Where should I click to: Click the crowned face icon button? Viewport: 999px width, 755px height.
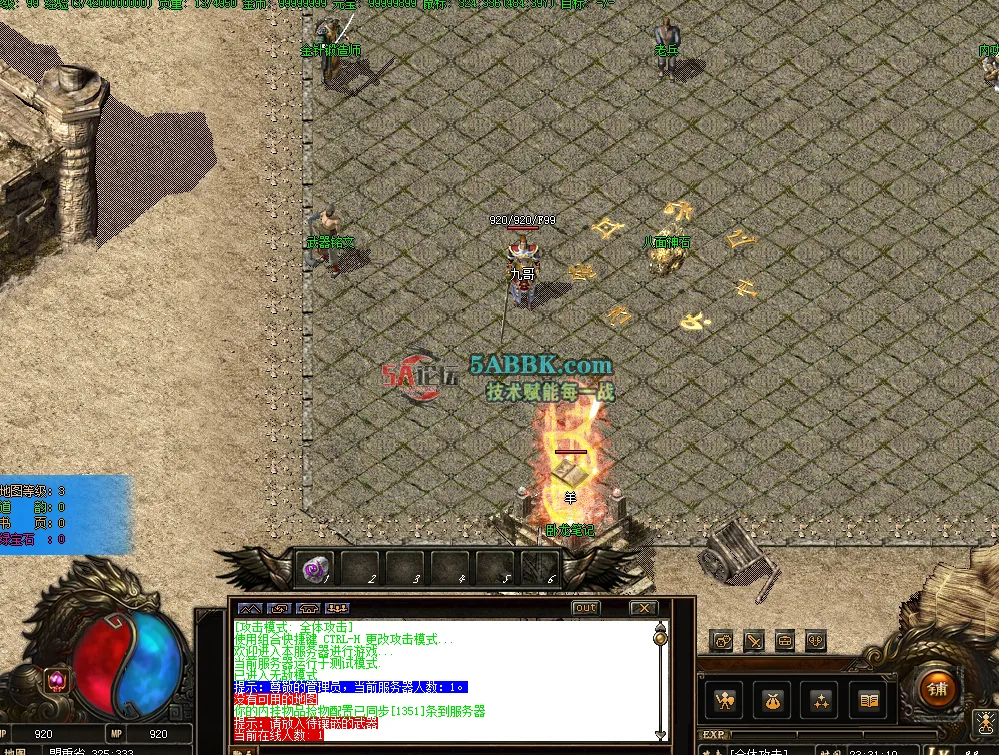point(721,640)
